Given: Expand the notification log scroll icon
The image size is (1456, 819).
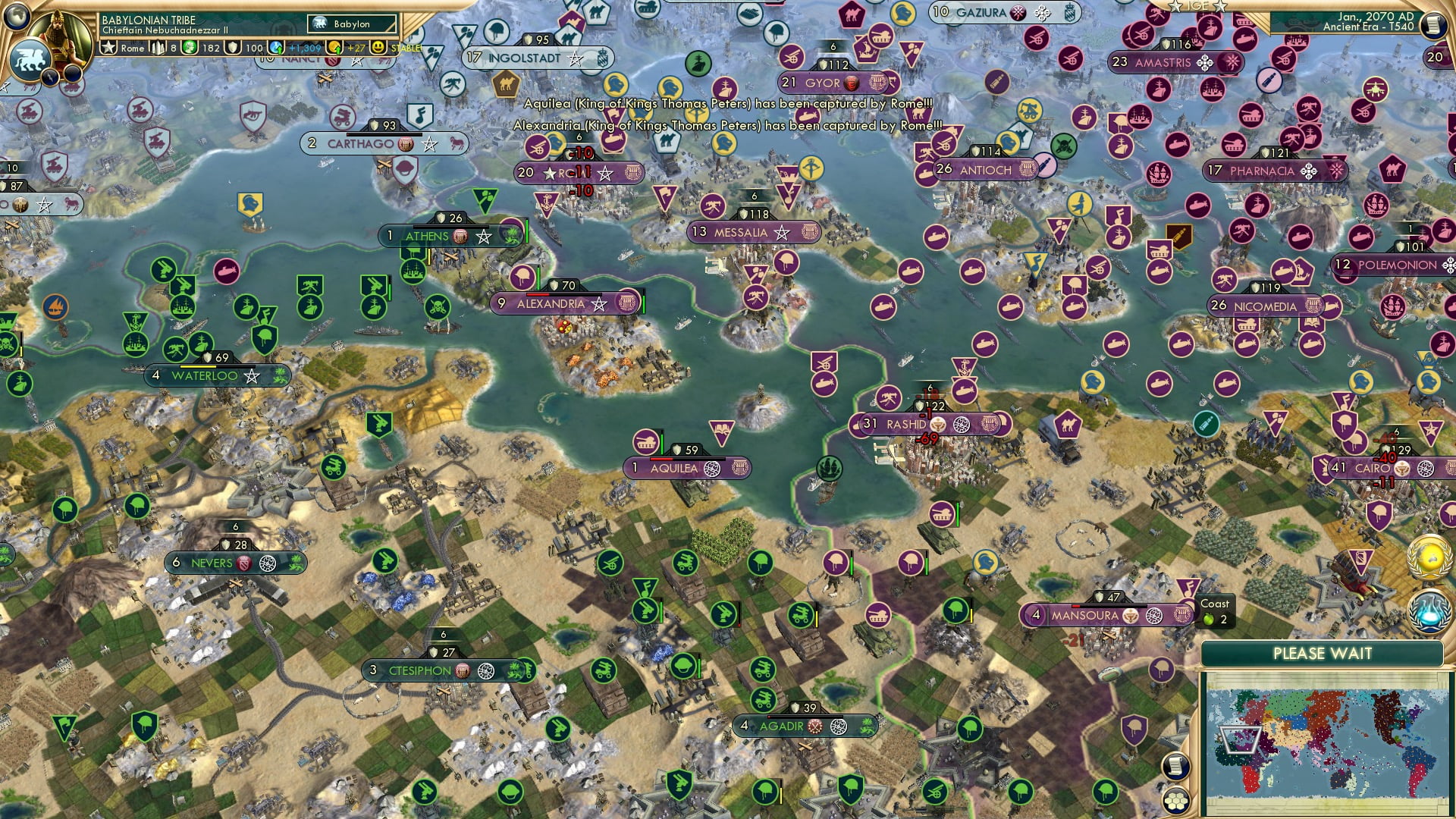Looking at the screenshot, I should 1176,764.
